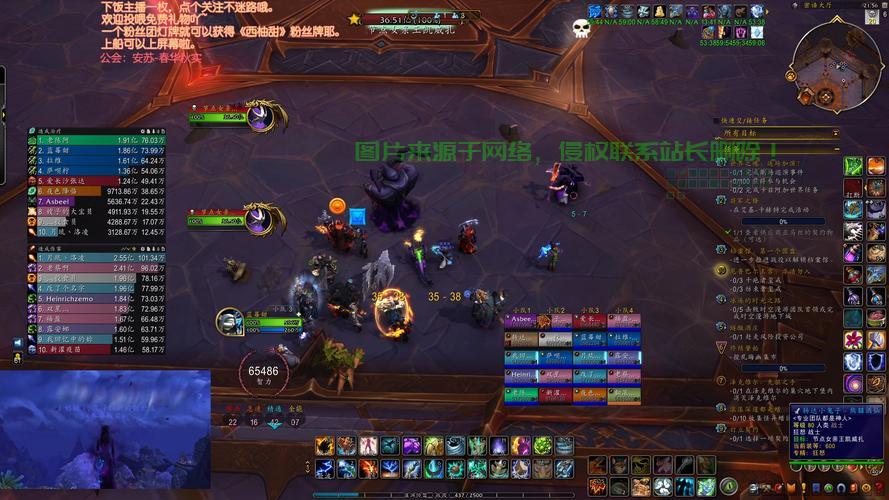Viewport: 889px width, 500px height.
Task: Click the 65486 intellect orb display
Action: click(x=264, y=372)
